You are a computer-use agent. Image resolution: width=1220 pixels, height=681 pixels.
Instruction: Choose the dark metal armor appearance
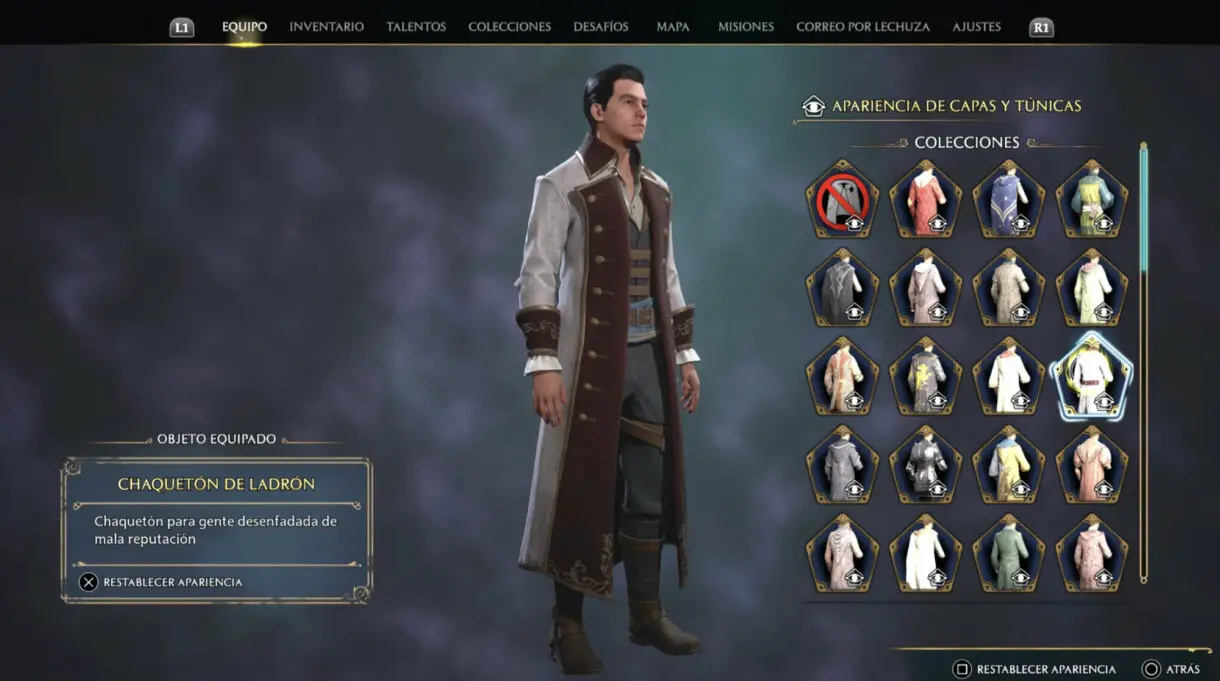point(925,464)
